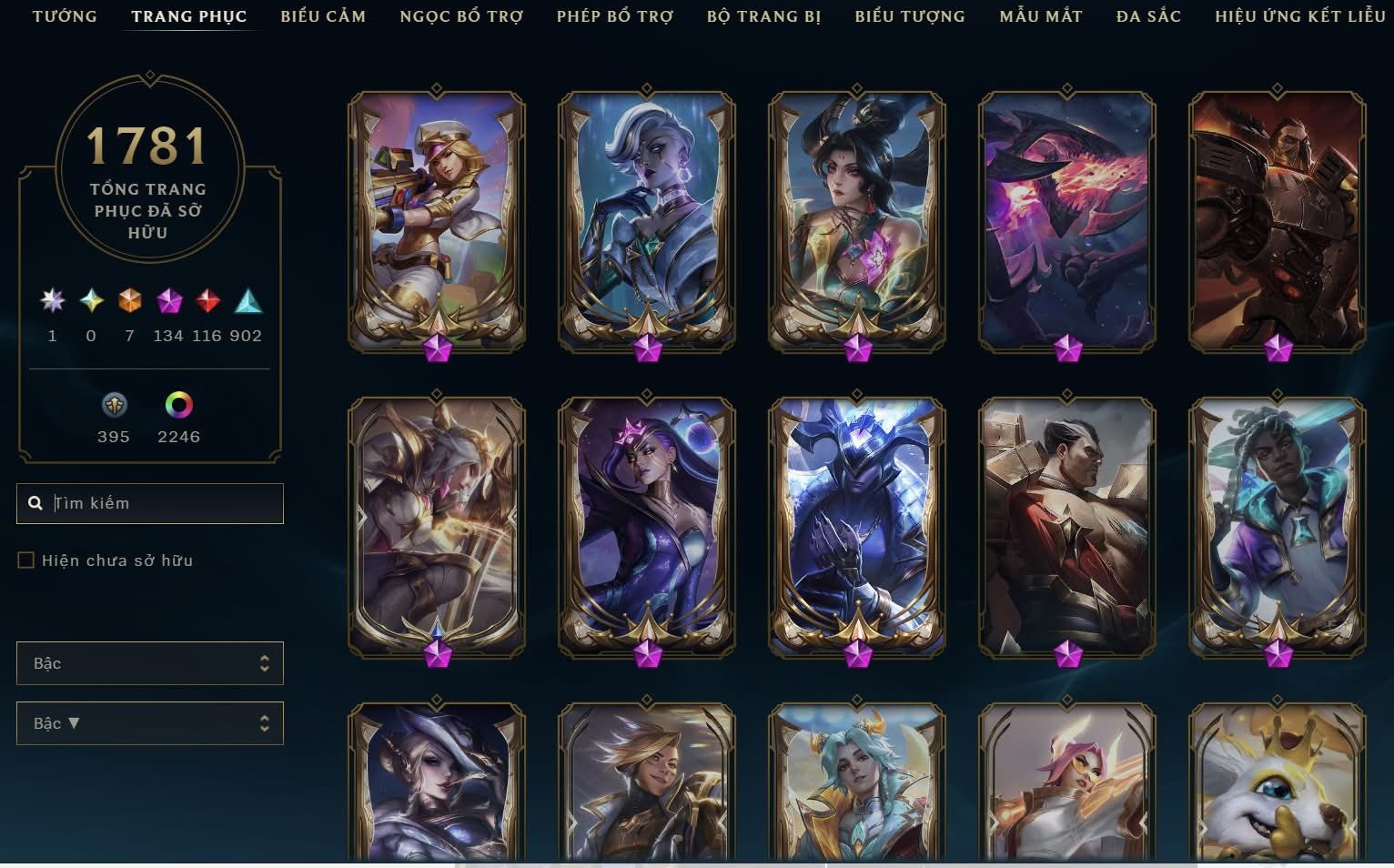Expand the stepper arrows on the Bậc selector

pos(264,663)
